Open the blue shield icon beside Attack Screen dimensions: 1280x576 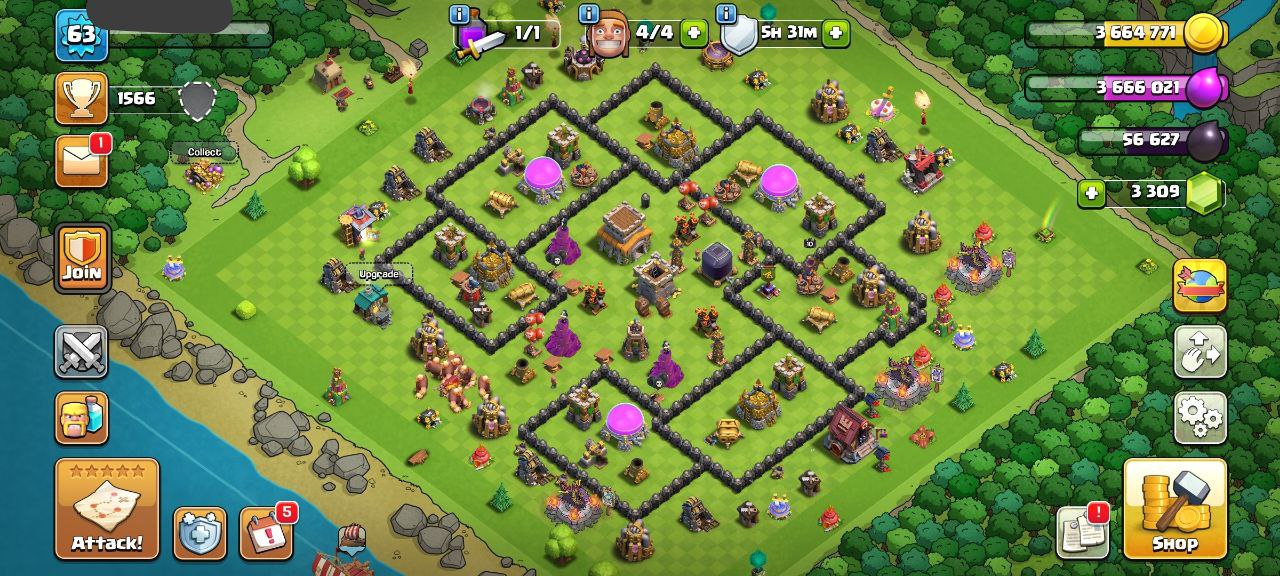coord(200,534)
